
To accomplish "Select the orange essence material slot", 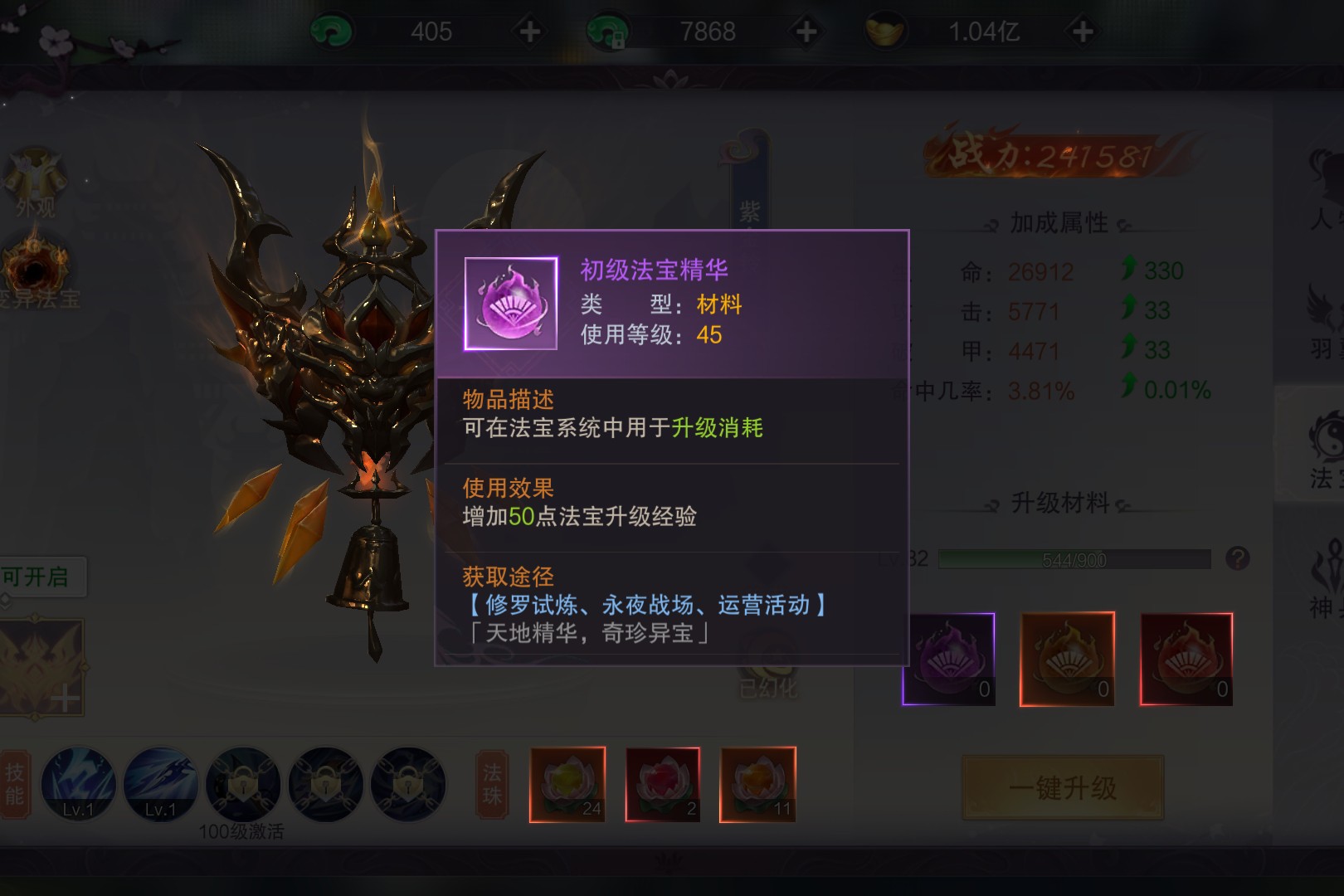I will click(x=1067, y=660).
